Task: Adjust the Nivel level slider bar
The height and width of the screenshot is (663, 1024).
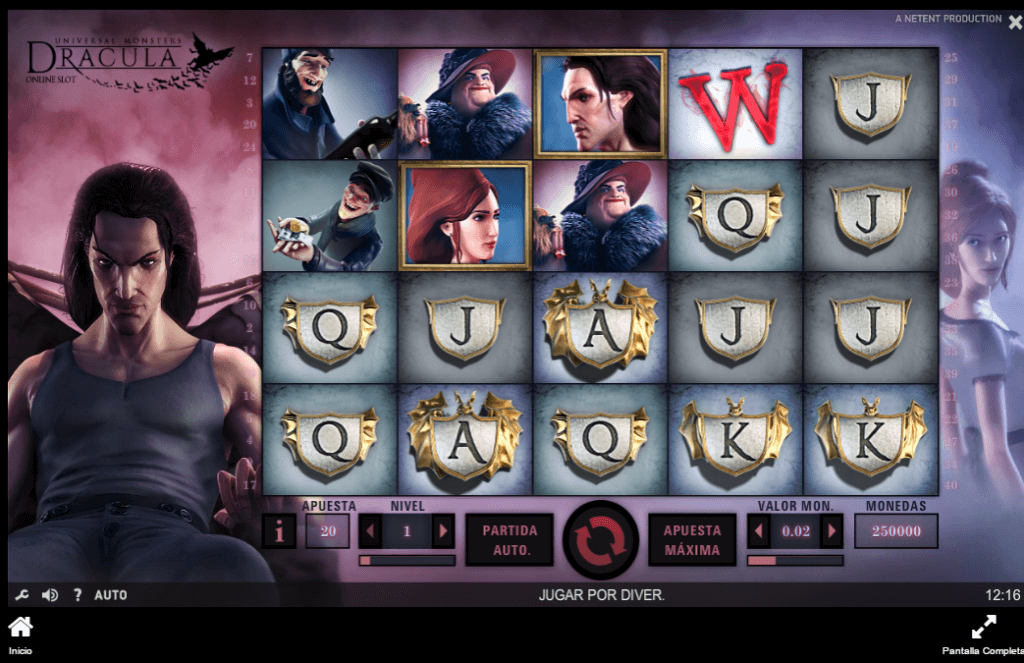Action: pyautogui.click(x=406, y=561)
